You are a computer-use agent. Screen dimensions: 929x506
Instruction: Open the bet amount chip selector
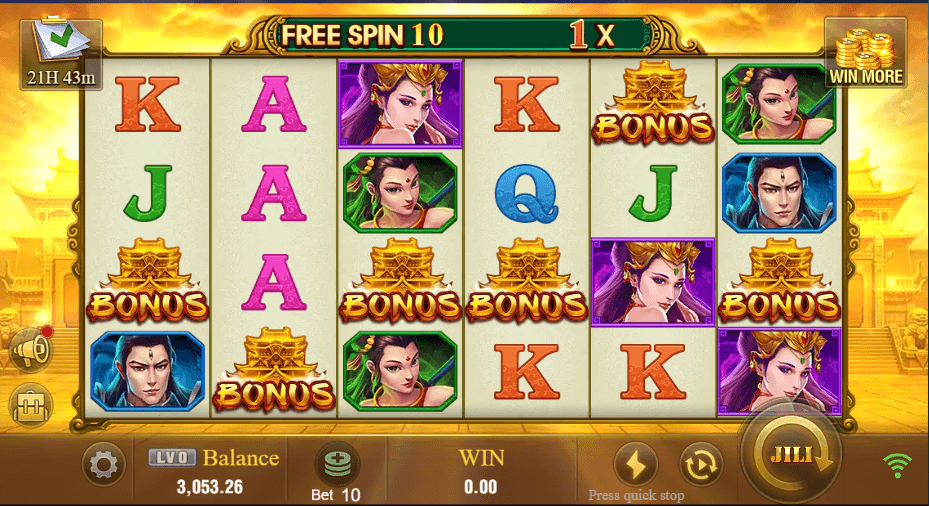(x=337, y=465)
